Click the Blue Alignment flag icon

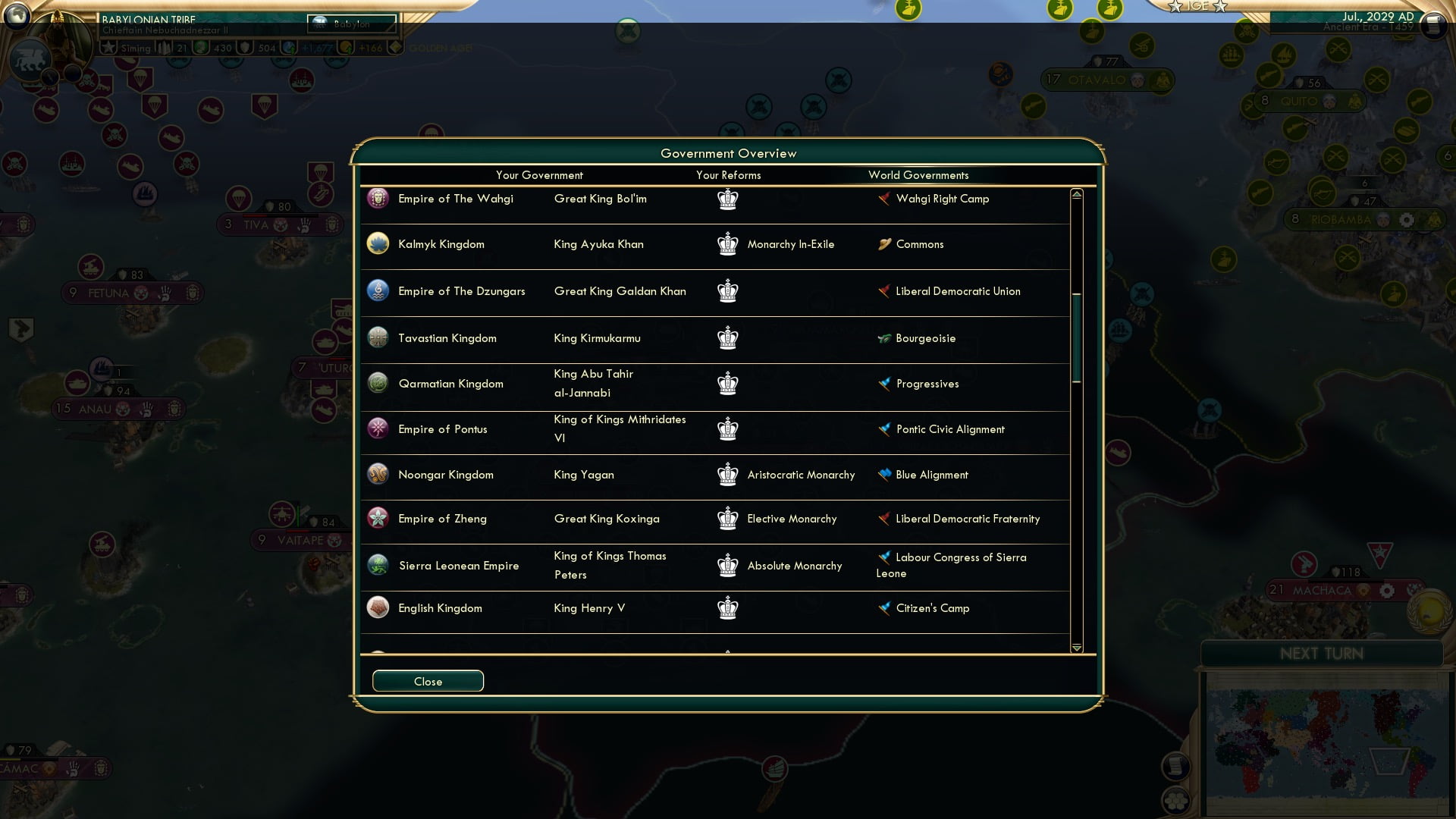(x=883, y=475)
